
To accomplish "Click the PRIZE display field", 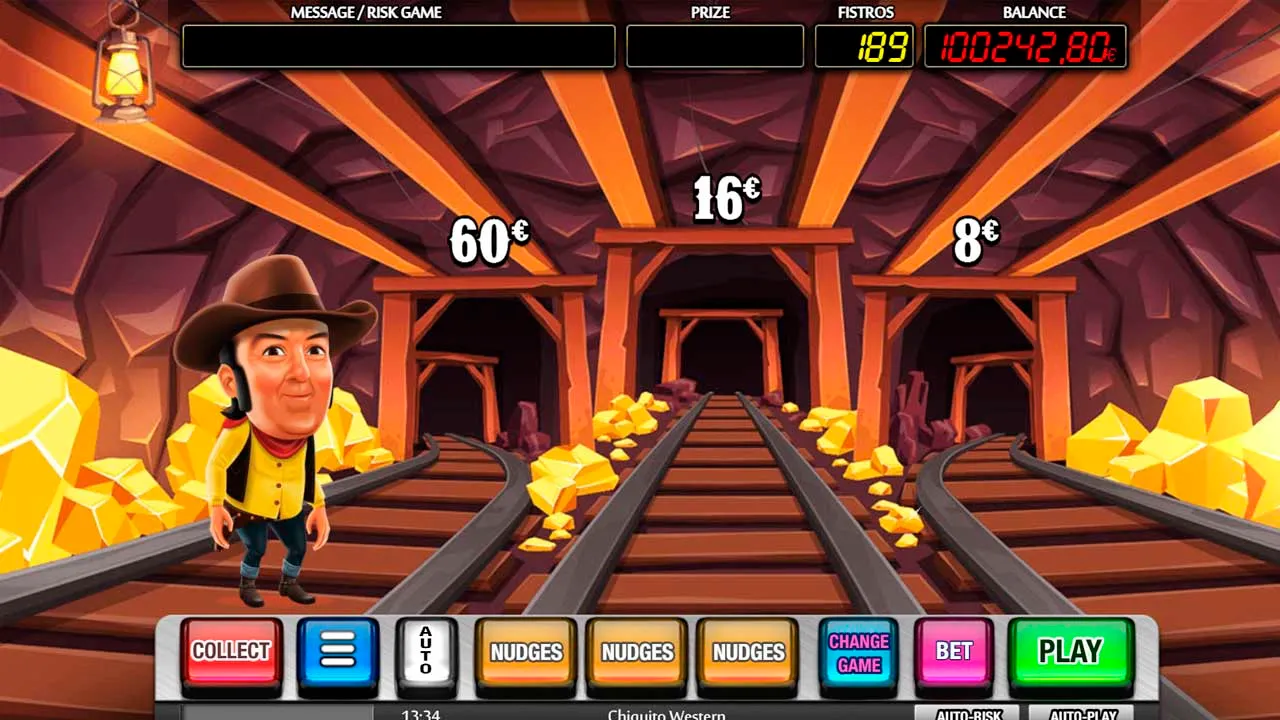I will pyautogui.click(x=714, y=45).
